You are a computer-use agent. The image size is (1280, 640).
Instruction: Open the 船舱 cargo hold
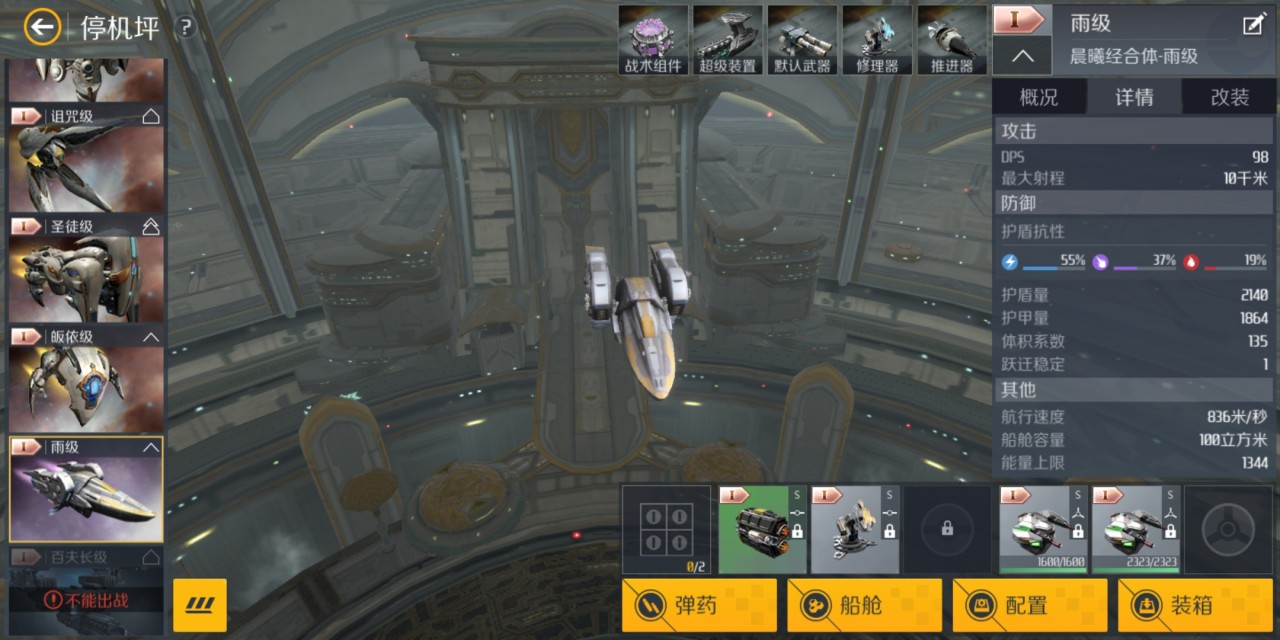point(863,605)
